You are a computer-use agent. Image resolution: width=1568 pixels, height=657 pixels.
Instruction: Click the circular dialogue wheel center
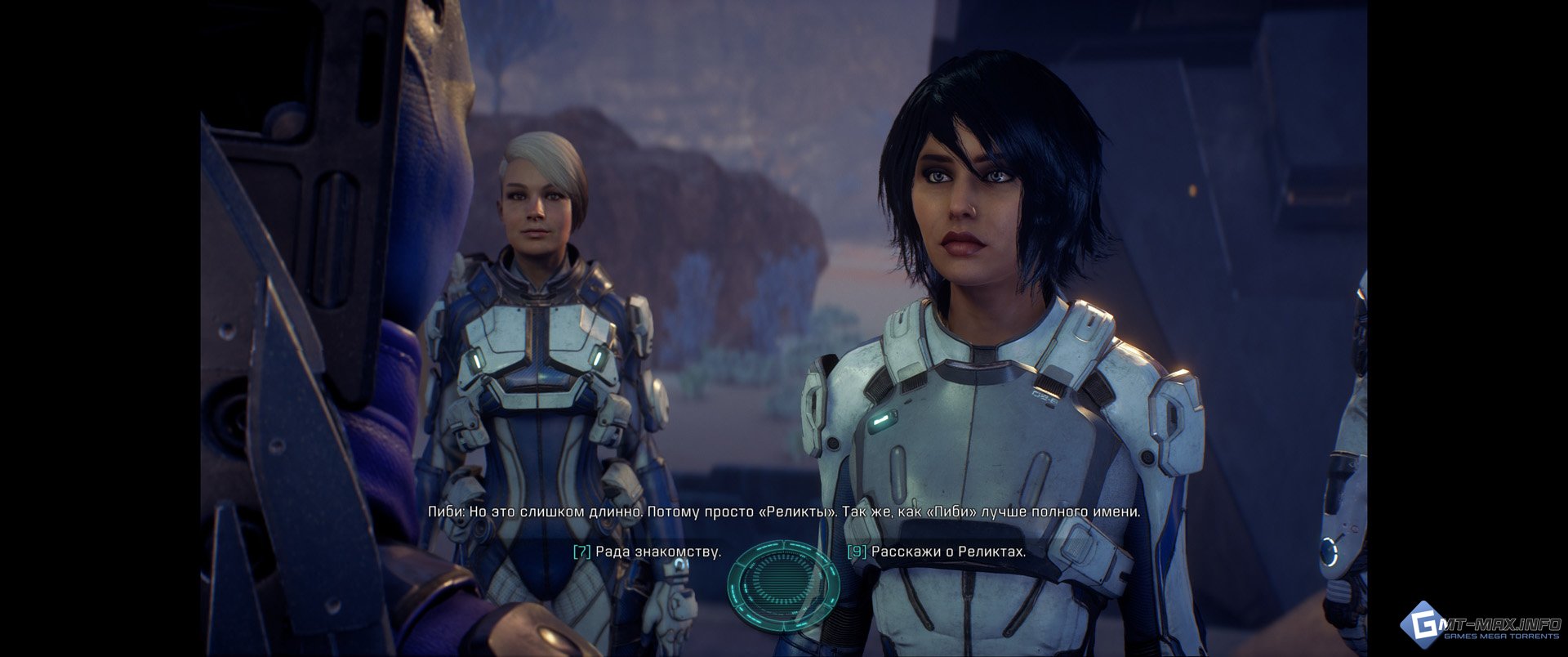[x=783, y=580]
